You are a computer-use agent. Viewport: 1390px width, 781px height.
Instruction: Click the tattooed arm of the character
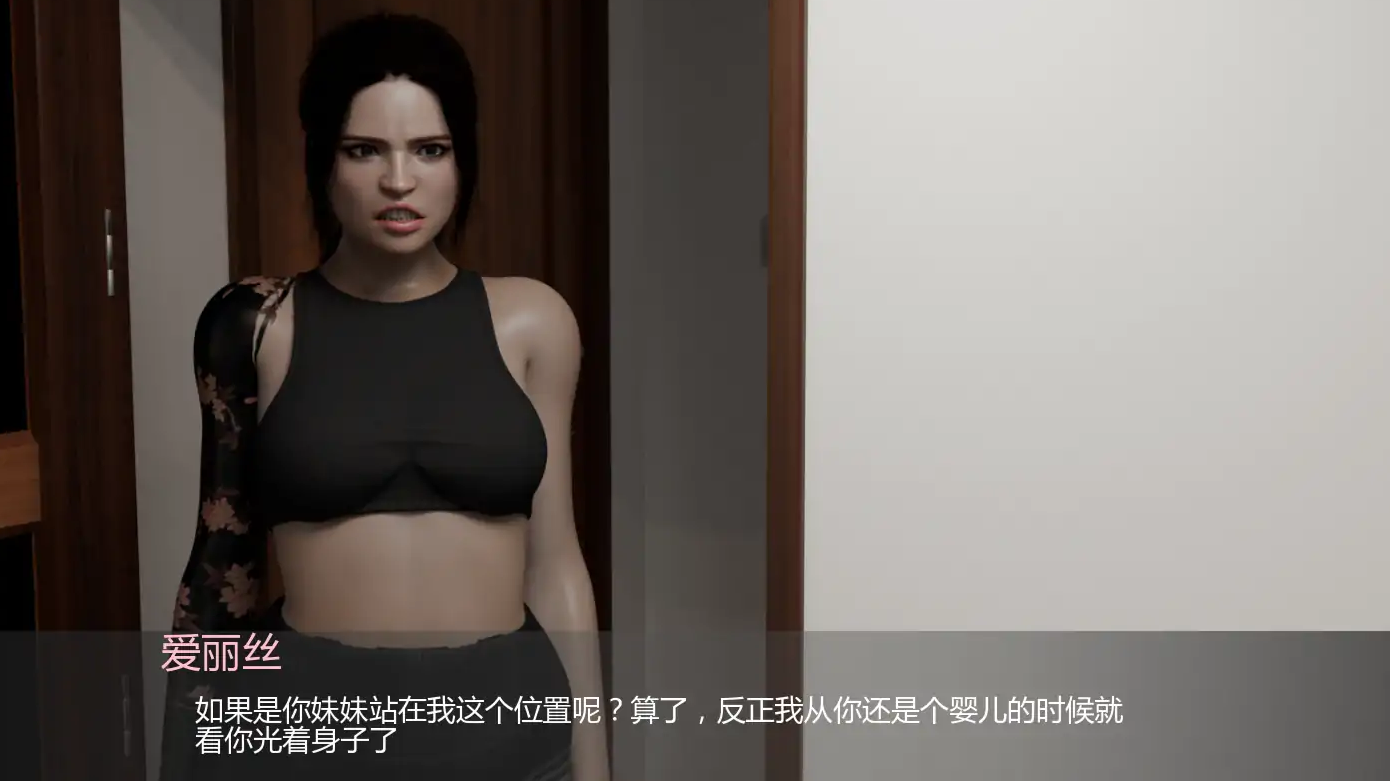(x=225, y=450)
